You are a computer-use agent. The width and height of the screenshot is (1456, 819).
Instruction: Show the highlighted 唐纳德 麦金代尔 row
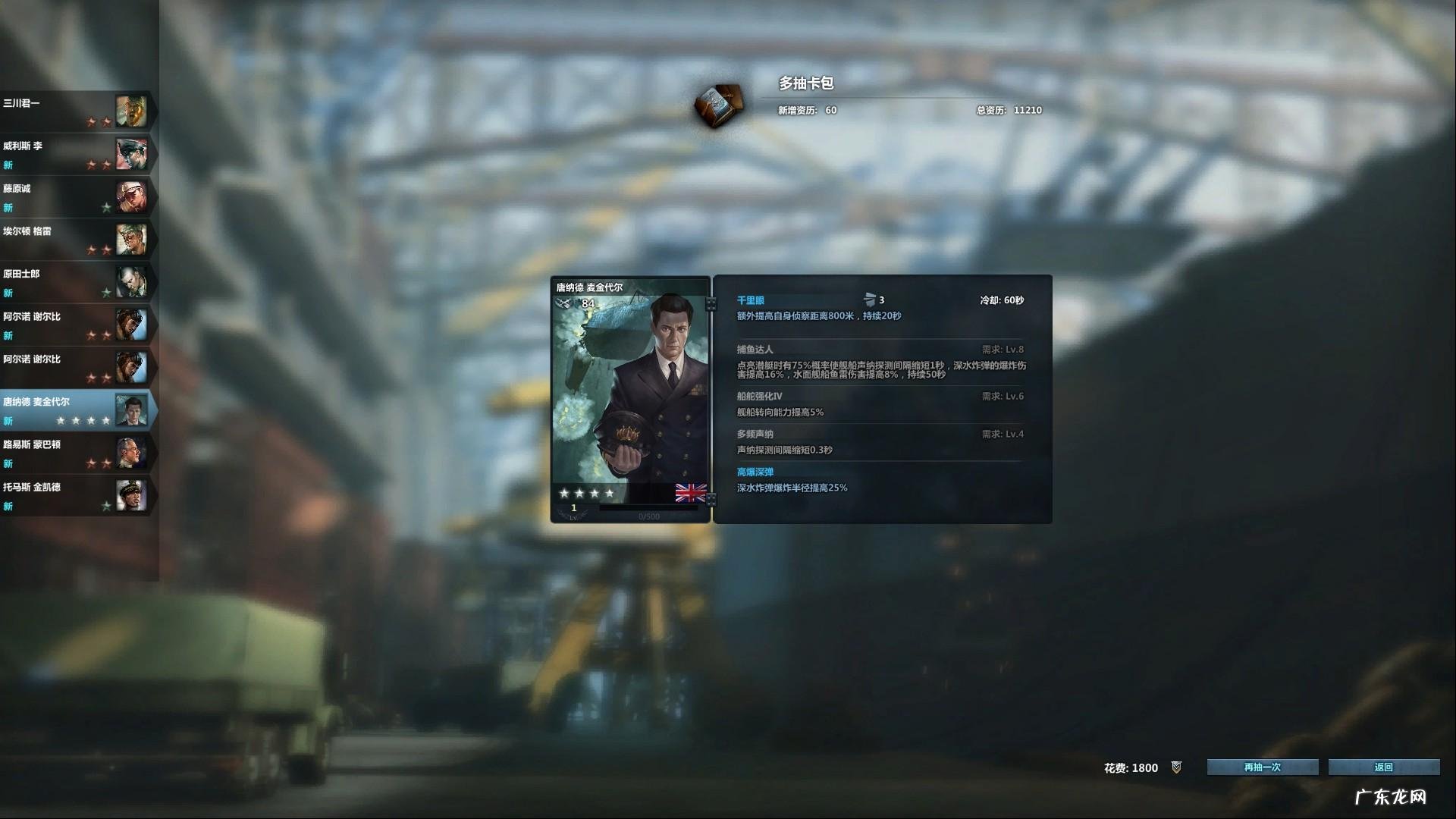coord(76,410)
